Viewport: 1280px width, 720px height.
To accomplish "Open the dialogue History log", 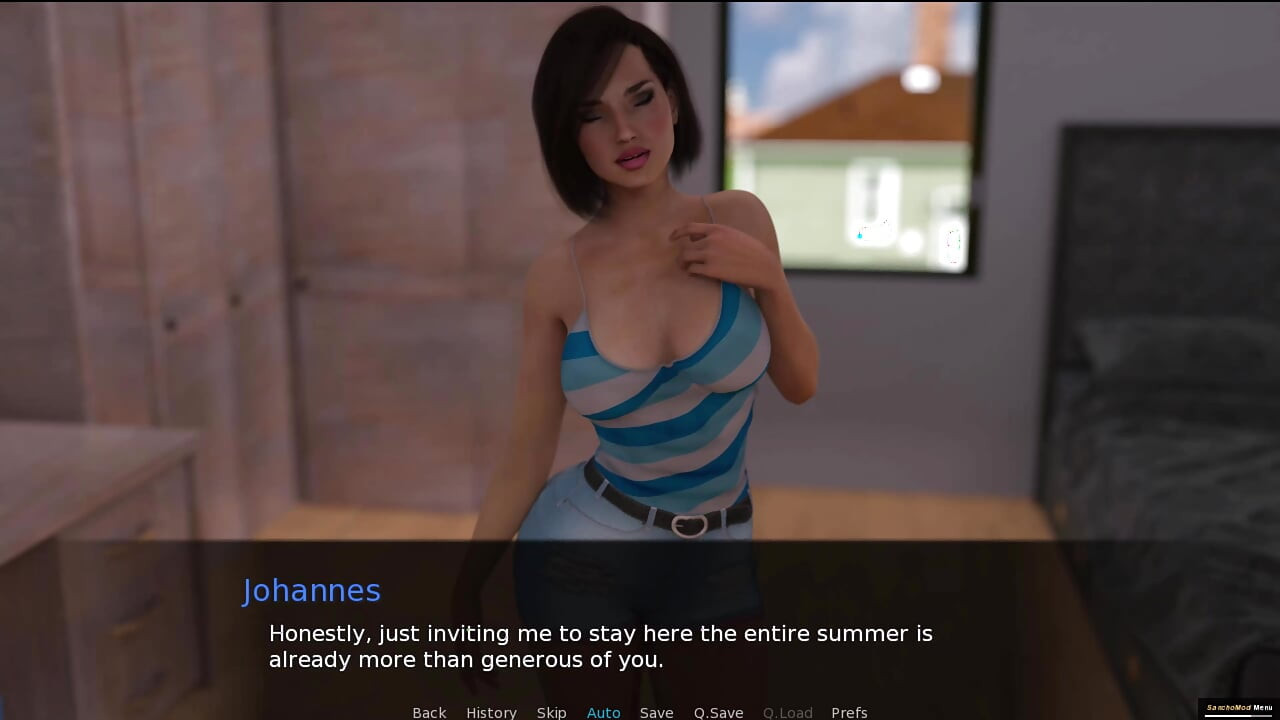I will [491, 712].
